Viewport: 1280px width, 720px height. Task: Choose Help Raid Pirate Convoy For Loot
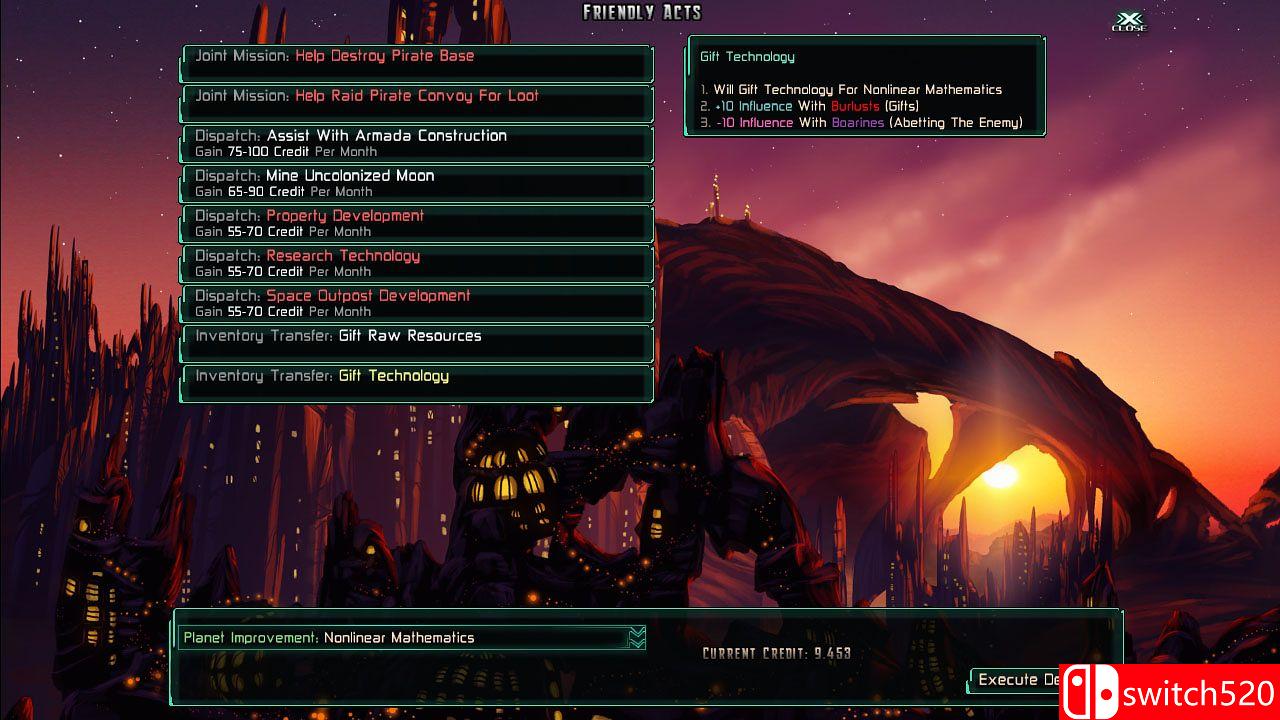coord(416,104)
